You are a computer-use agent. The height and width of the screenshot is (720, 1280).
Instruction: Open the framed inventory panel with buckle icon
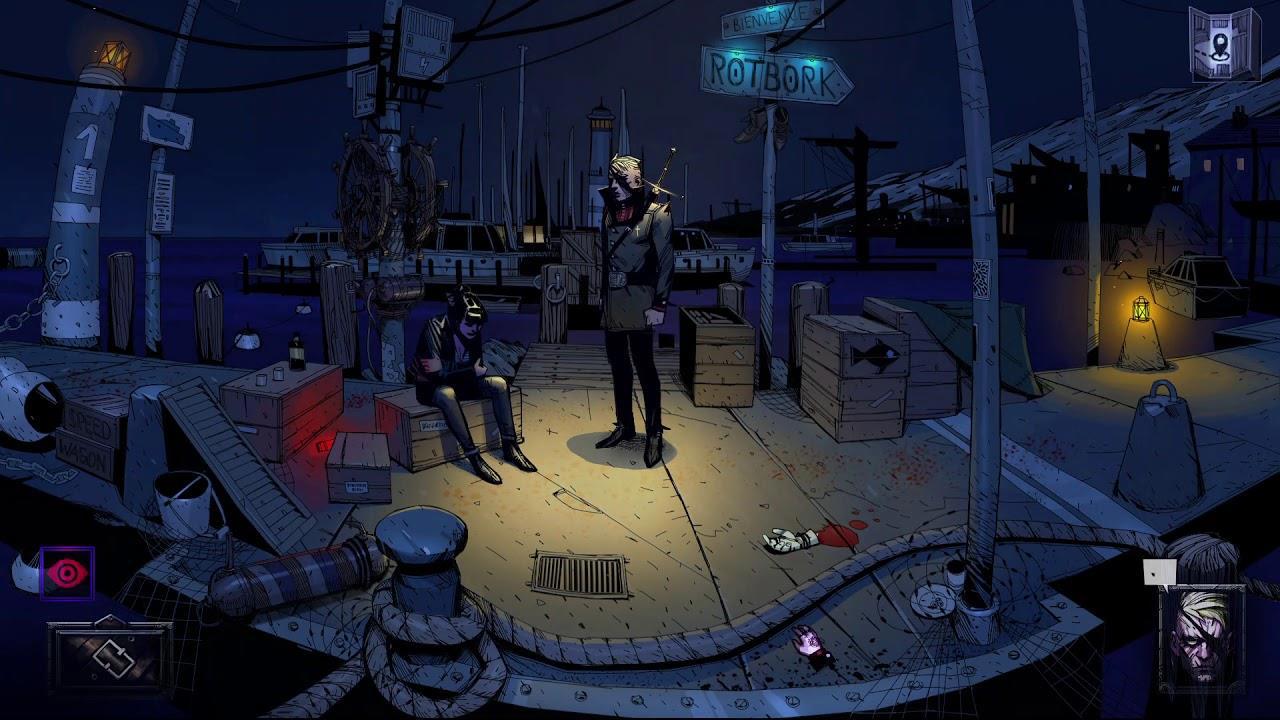(x=109, y=656)
